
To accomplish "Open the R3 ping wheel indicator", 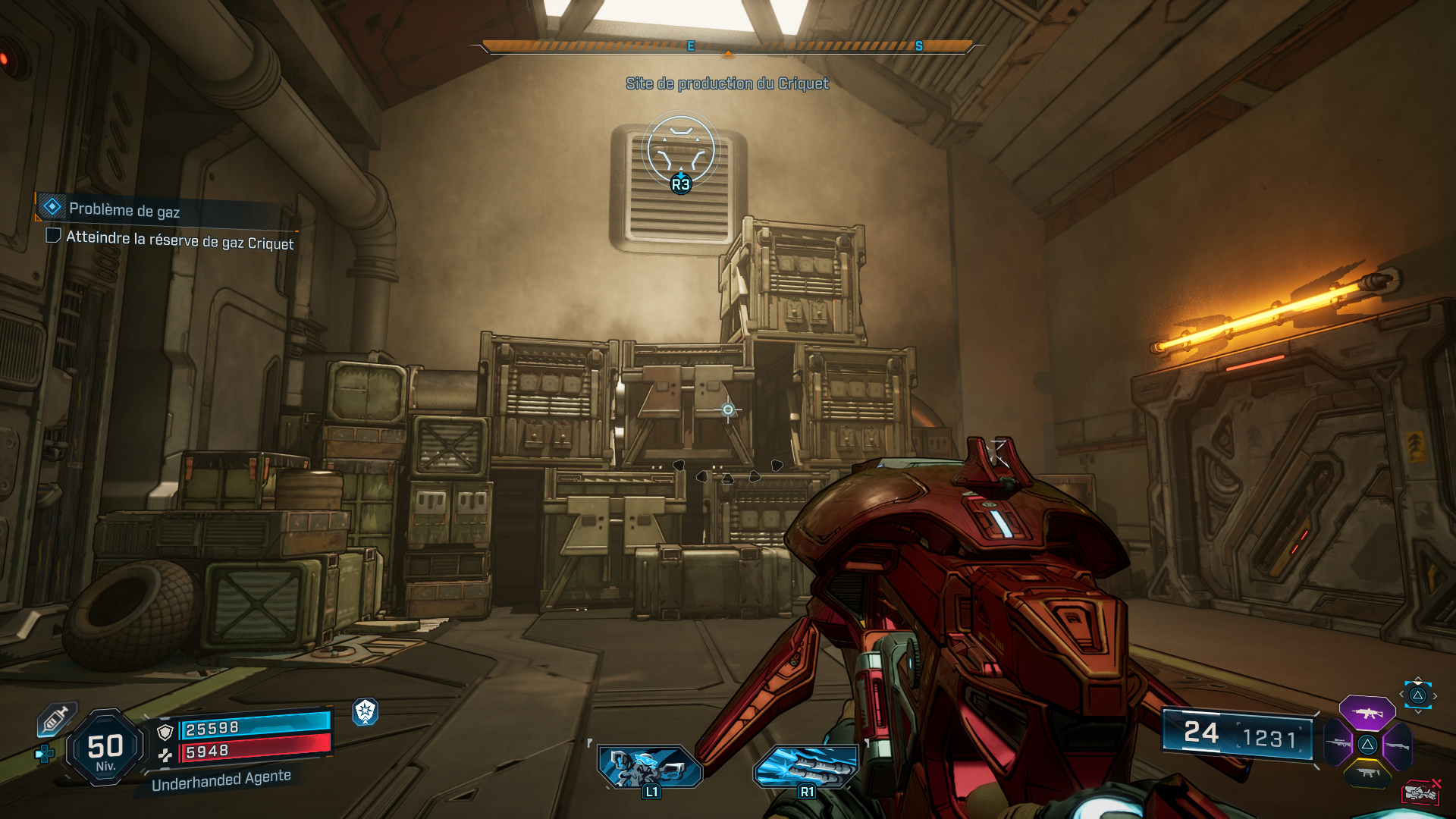I will point(680,184).
